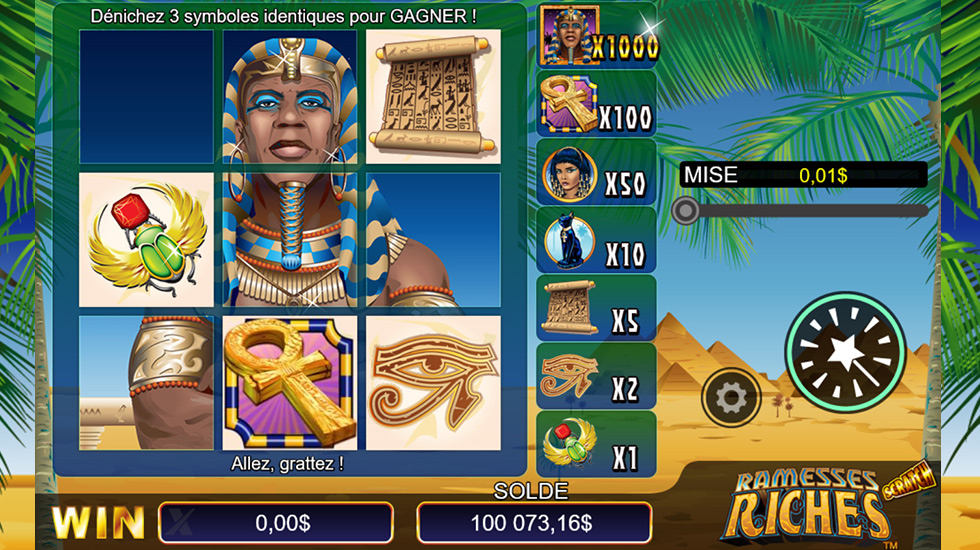
Task: Click the magic wand scratch button
Action: tap(846, 350)
